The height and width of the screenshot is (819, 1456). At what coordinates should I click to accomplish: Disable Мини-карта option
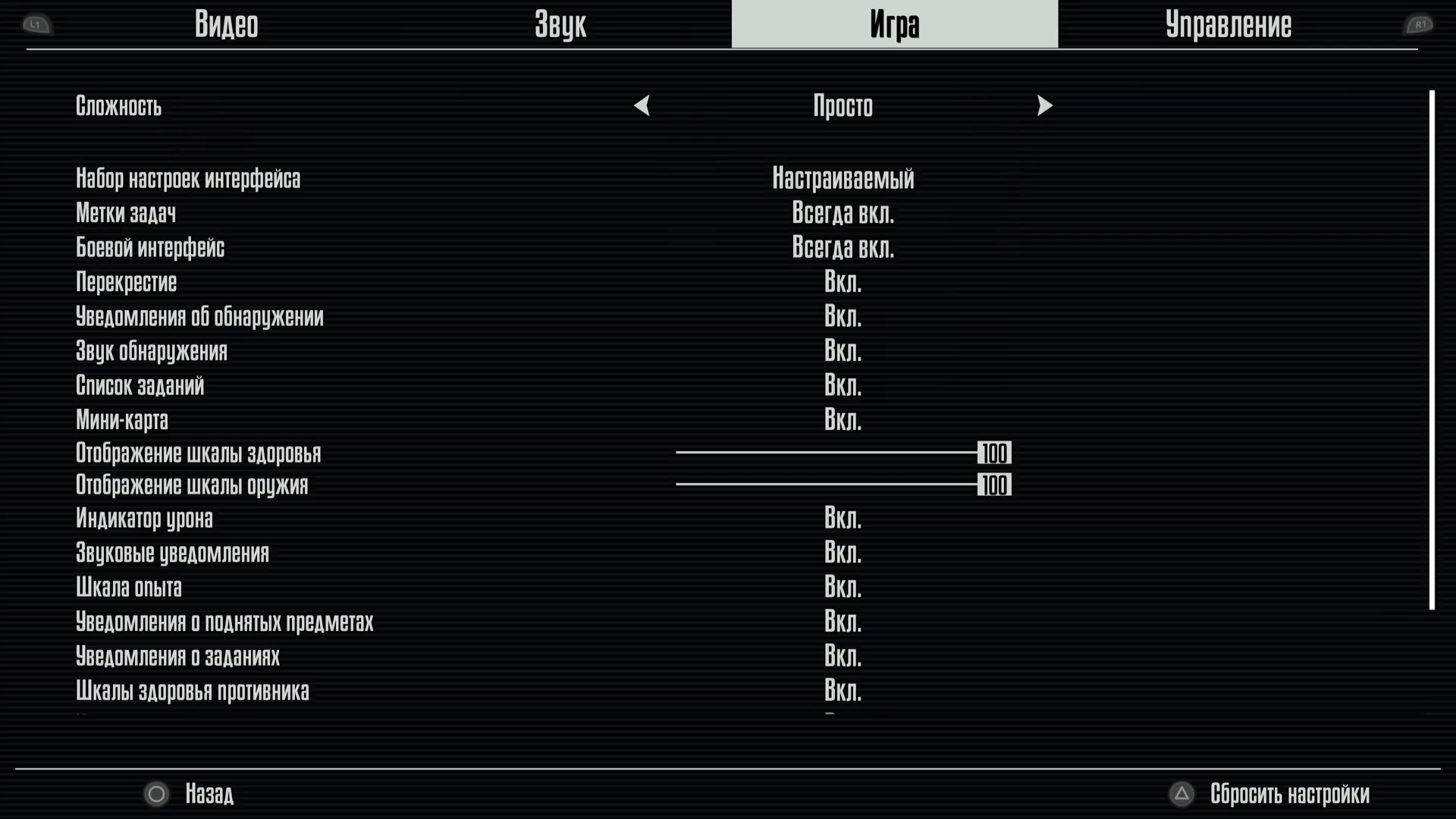tap(843, 419)
